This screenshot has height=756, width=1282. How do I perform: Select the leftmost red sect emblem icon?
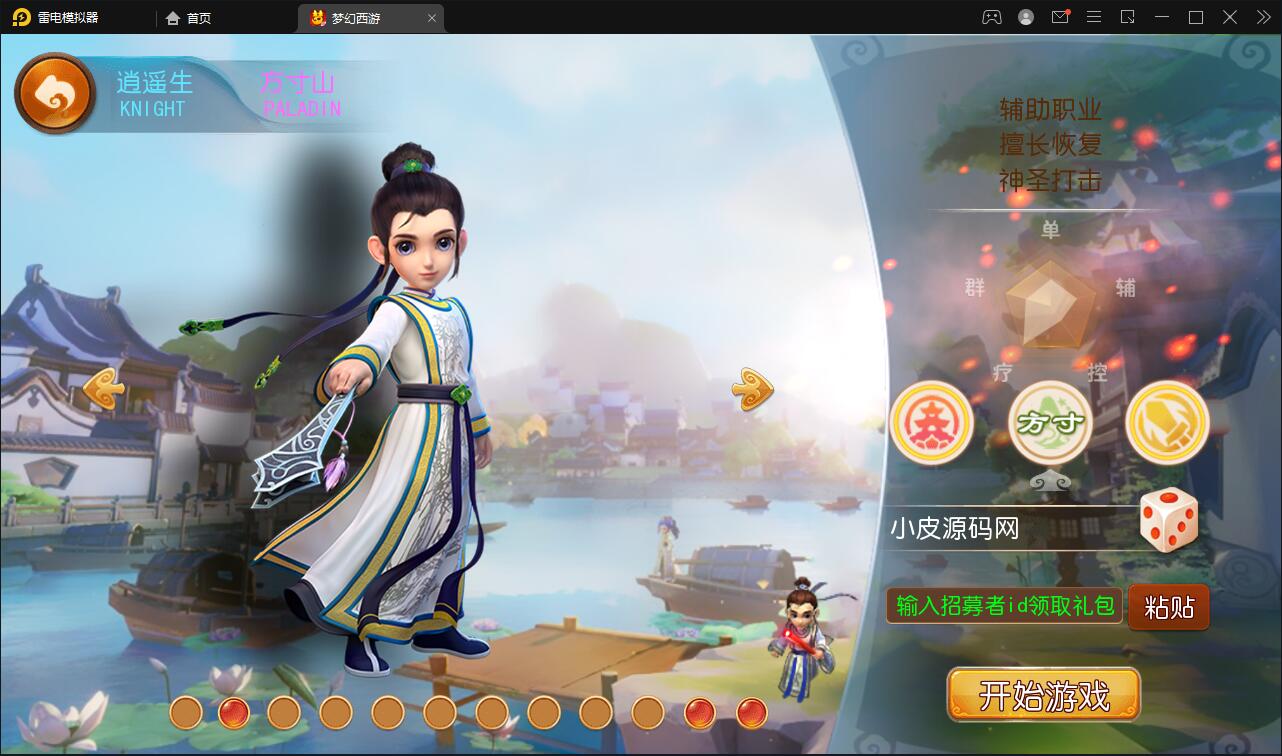coord(931,422)
